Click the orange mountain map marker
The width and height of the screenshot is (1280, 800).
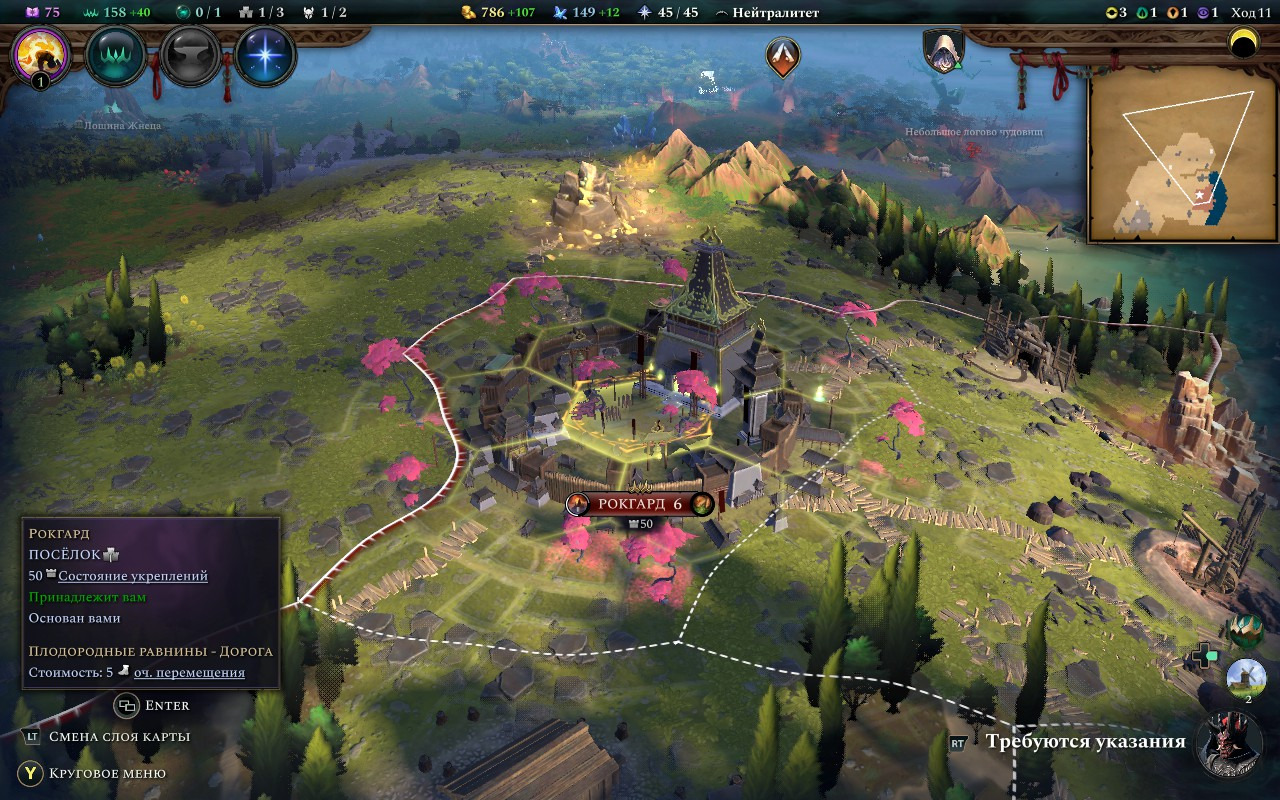coord(783,57)
